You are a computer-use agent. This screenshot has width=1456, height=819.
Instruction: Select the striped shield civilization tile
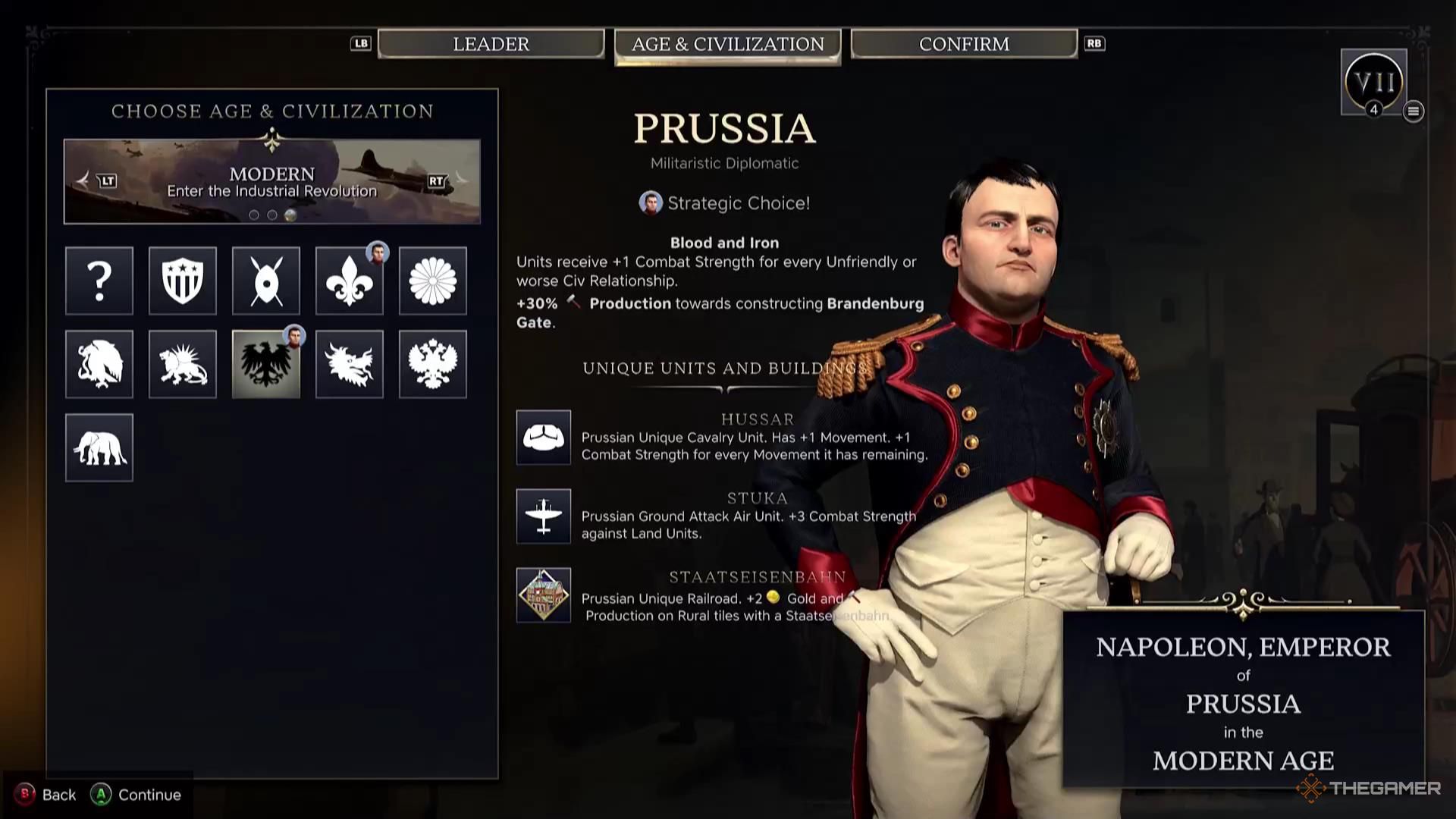[183, 281]
